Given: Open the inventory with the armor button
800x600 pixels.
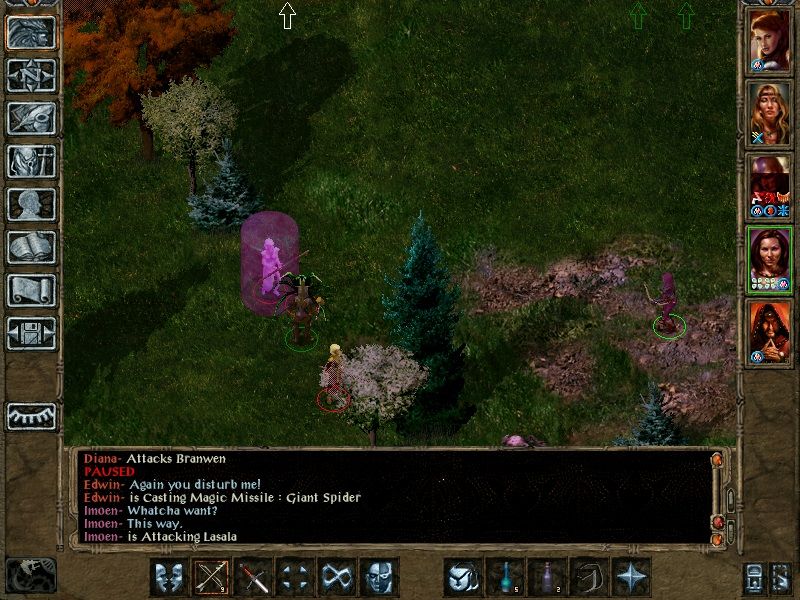Looking at the screenshot, I should [31, 161].
